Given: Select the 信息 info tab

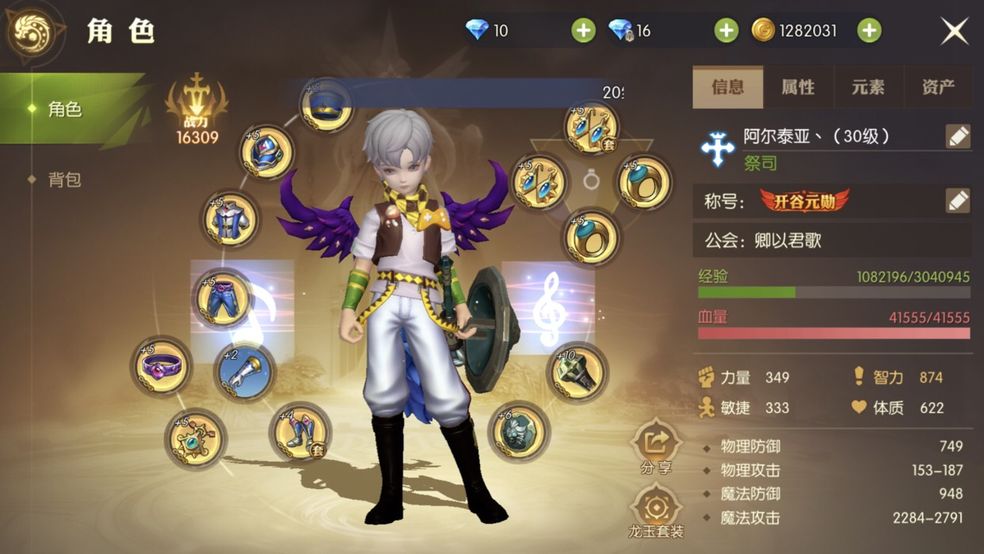Looking at the screenshot, I should pyautogui.click(x=728, y=87).
